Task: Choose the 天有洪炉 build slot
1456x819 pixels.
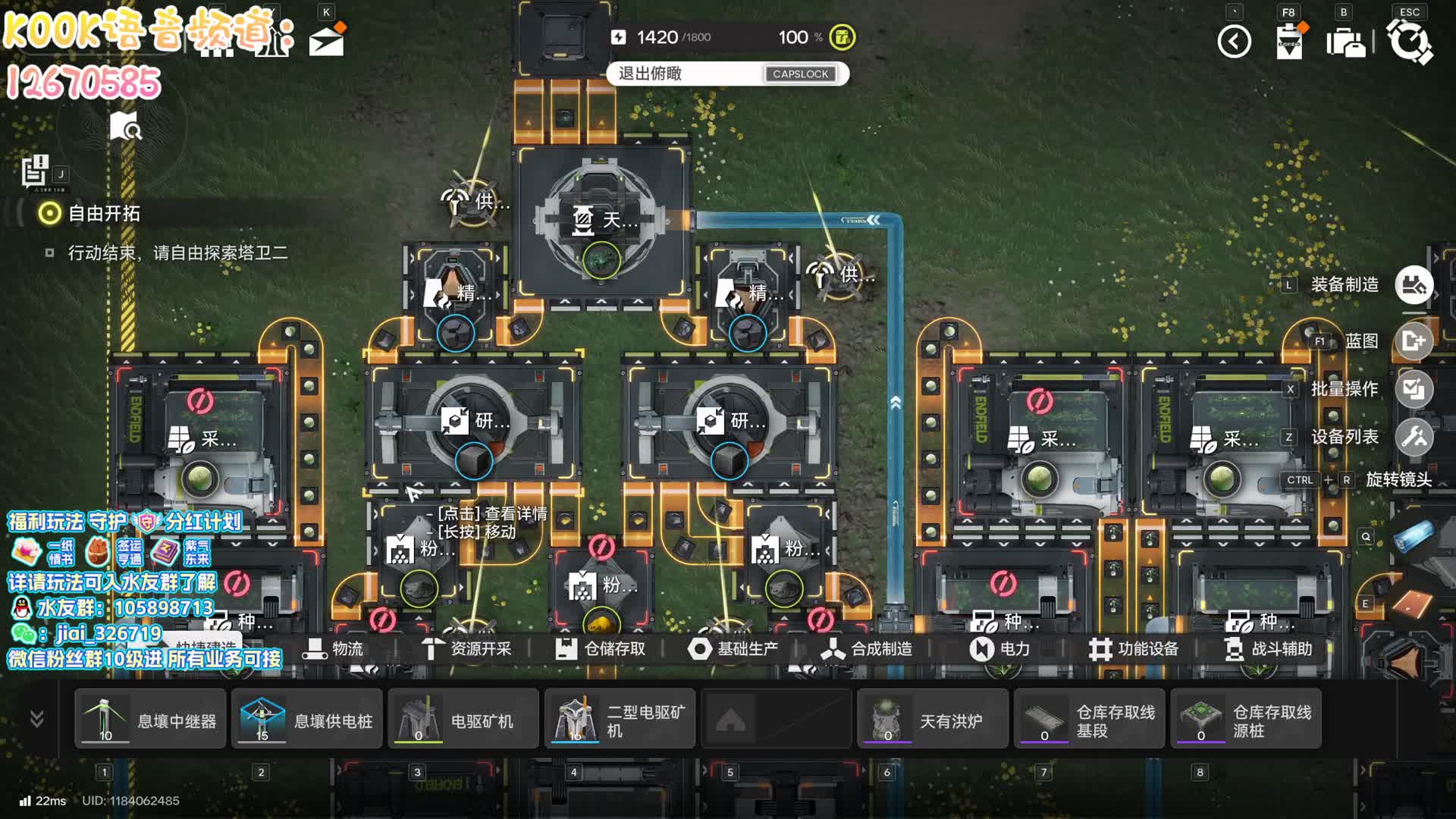Action: [933, 719]
